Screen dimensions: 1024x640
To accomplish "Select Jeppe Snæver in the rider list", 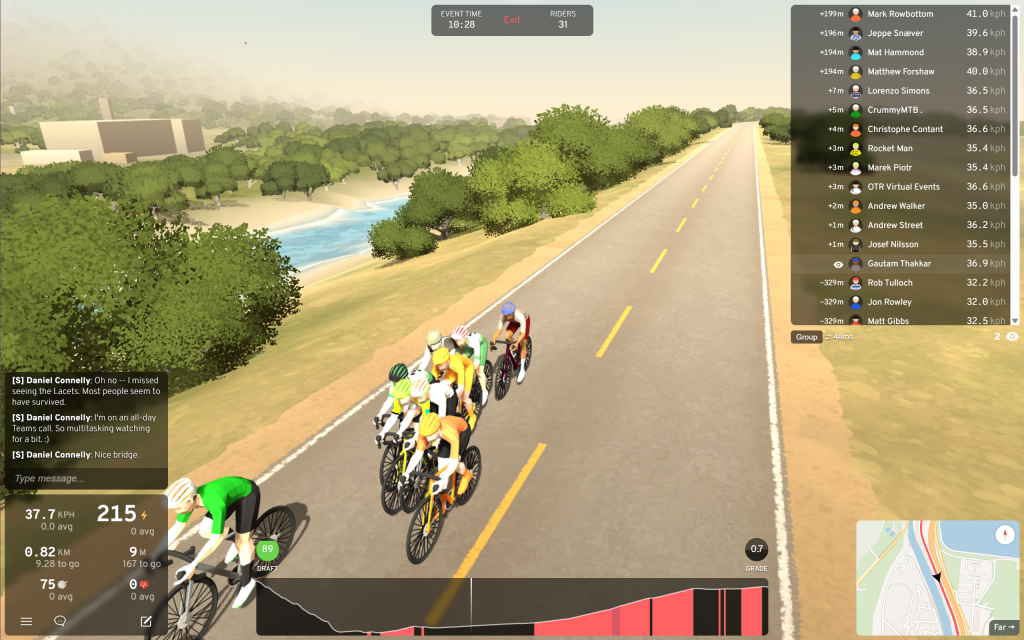I will click(895, 33).
